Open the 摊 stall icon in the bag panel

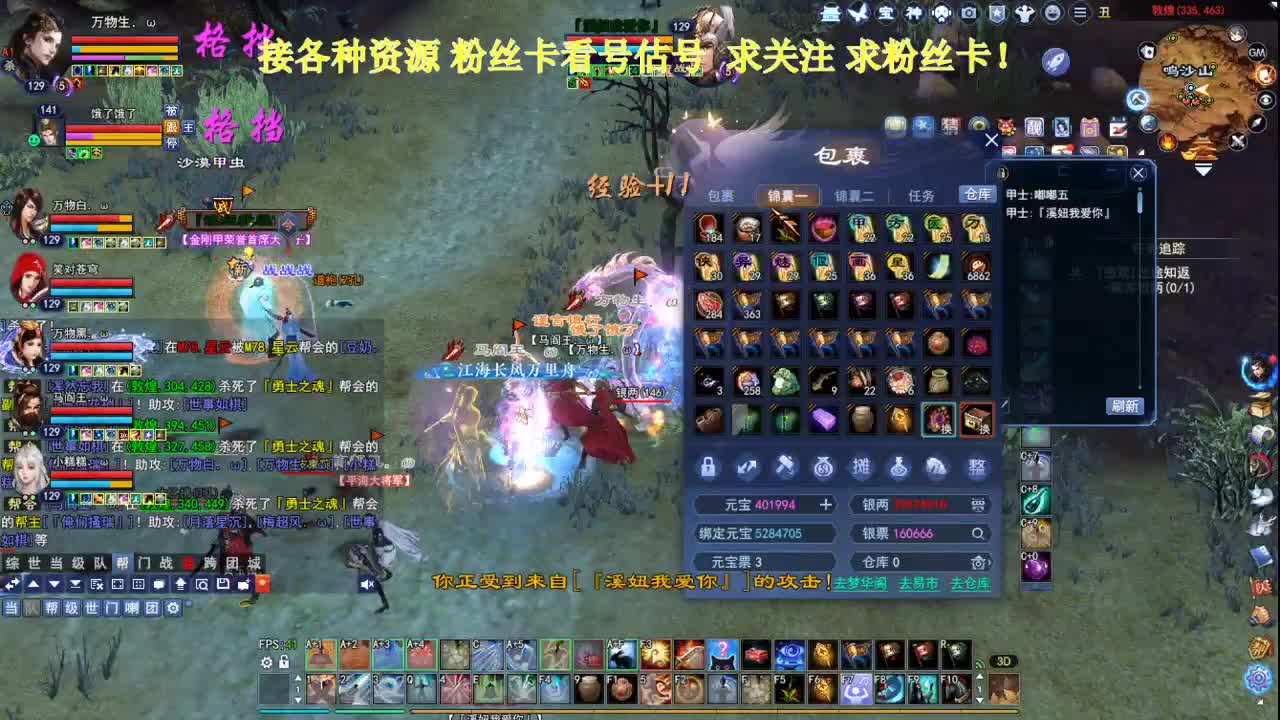[x=863, y=467]
